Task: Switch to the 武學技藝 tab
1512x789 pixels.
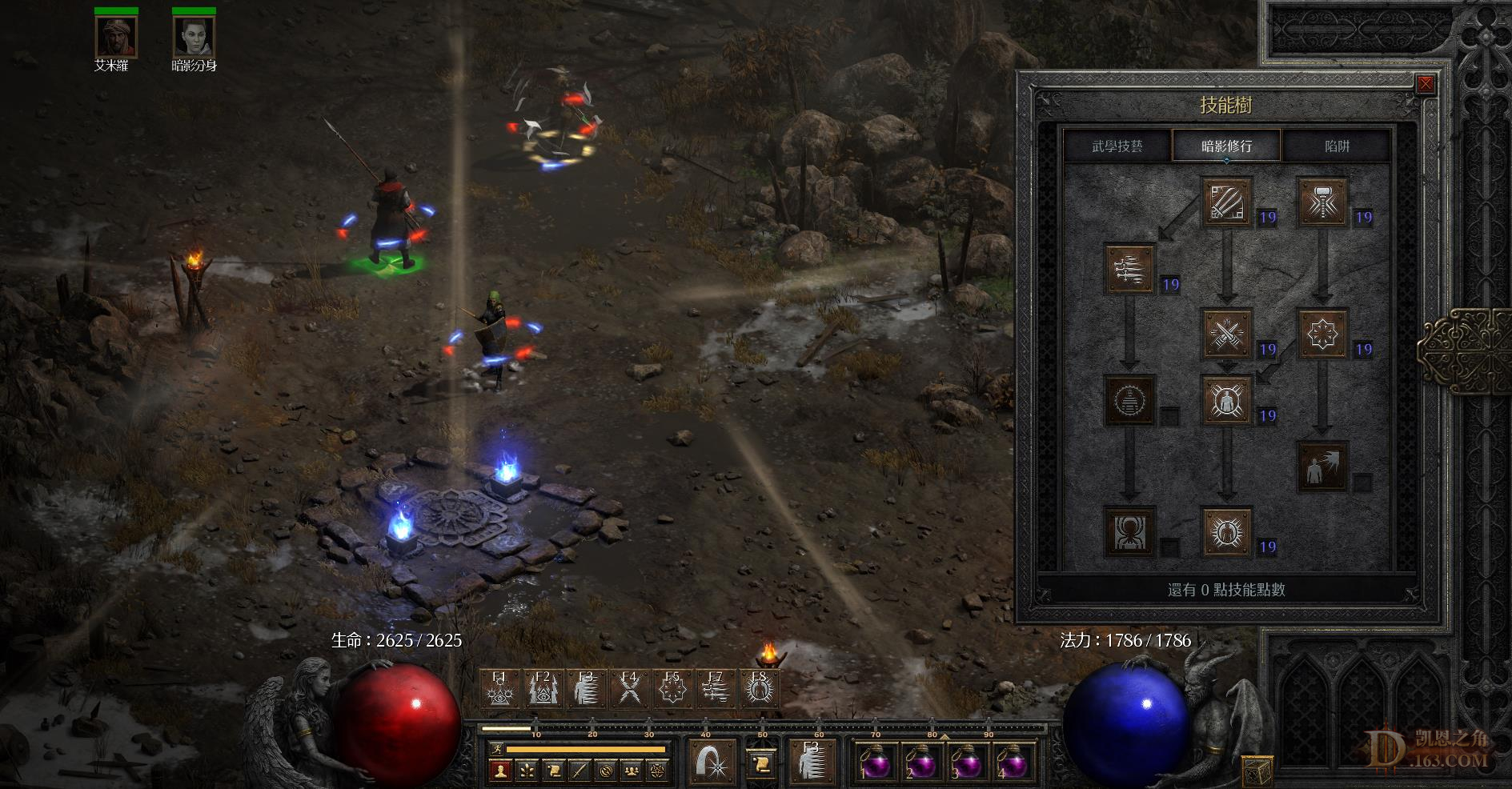Action: click(1117, 146)
